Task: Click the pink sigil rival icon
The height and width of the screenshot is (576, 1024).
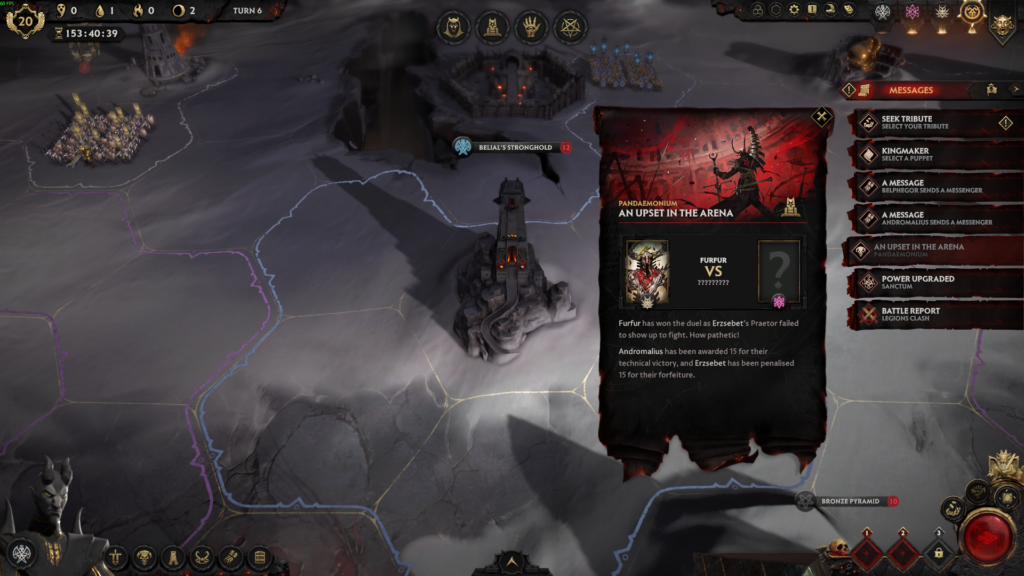Action: click(x=911, y=12)
